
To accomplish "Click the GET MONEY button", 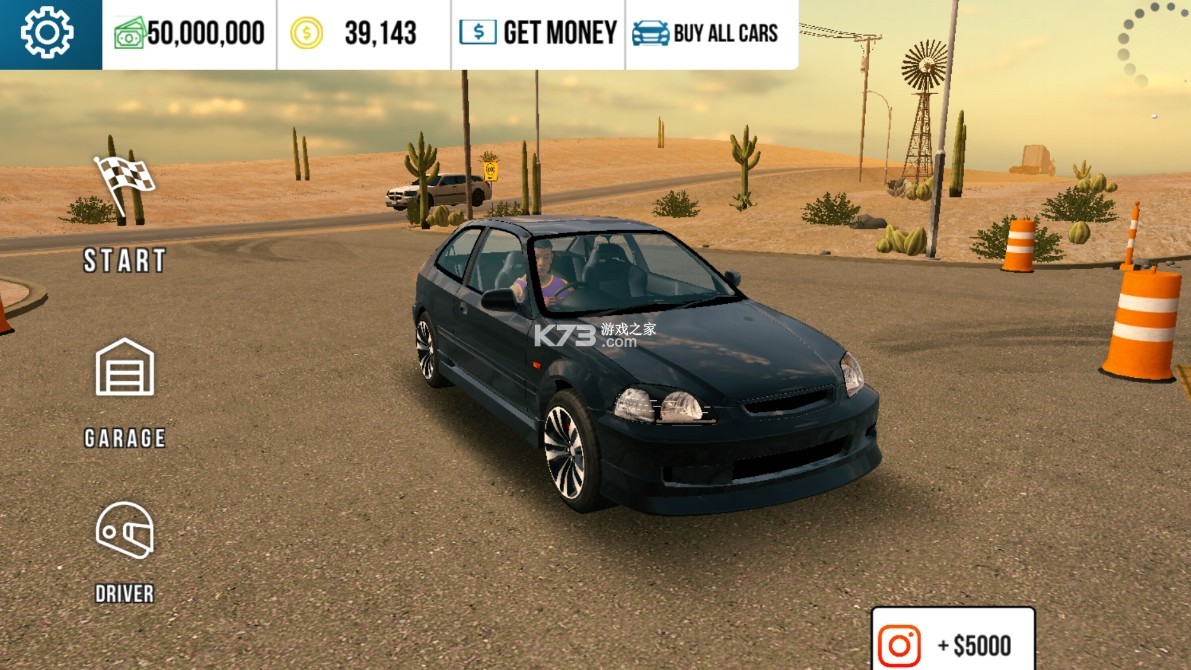I will 538,33.
